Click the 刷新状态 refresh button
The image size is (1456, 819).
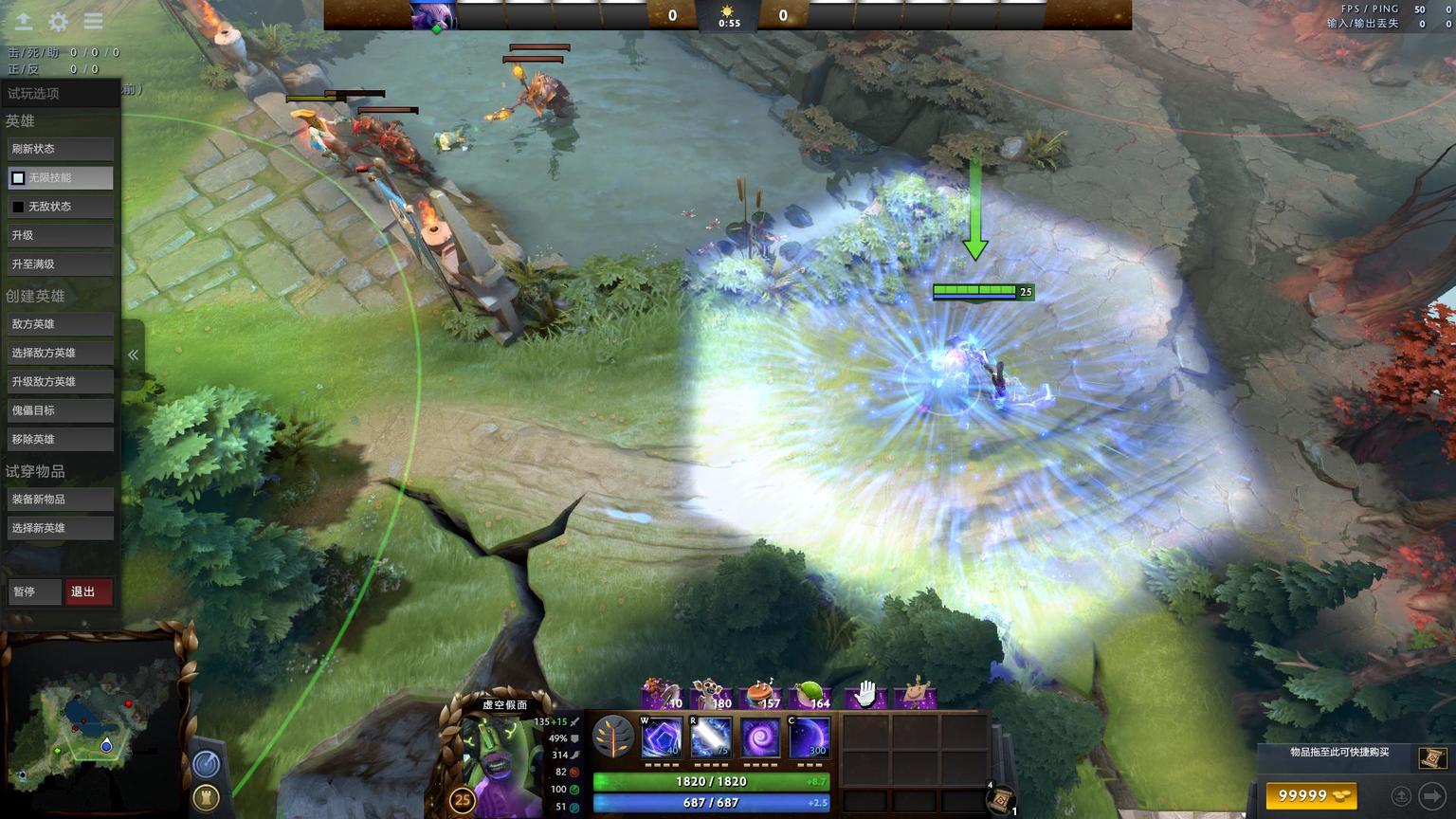(x=60, y=149)
